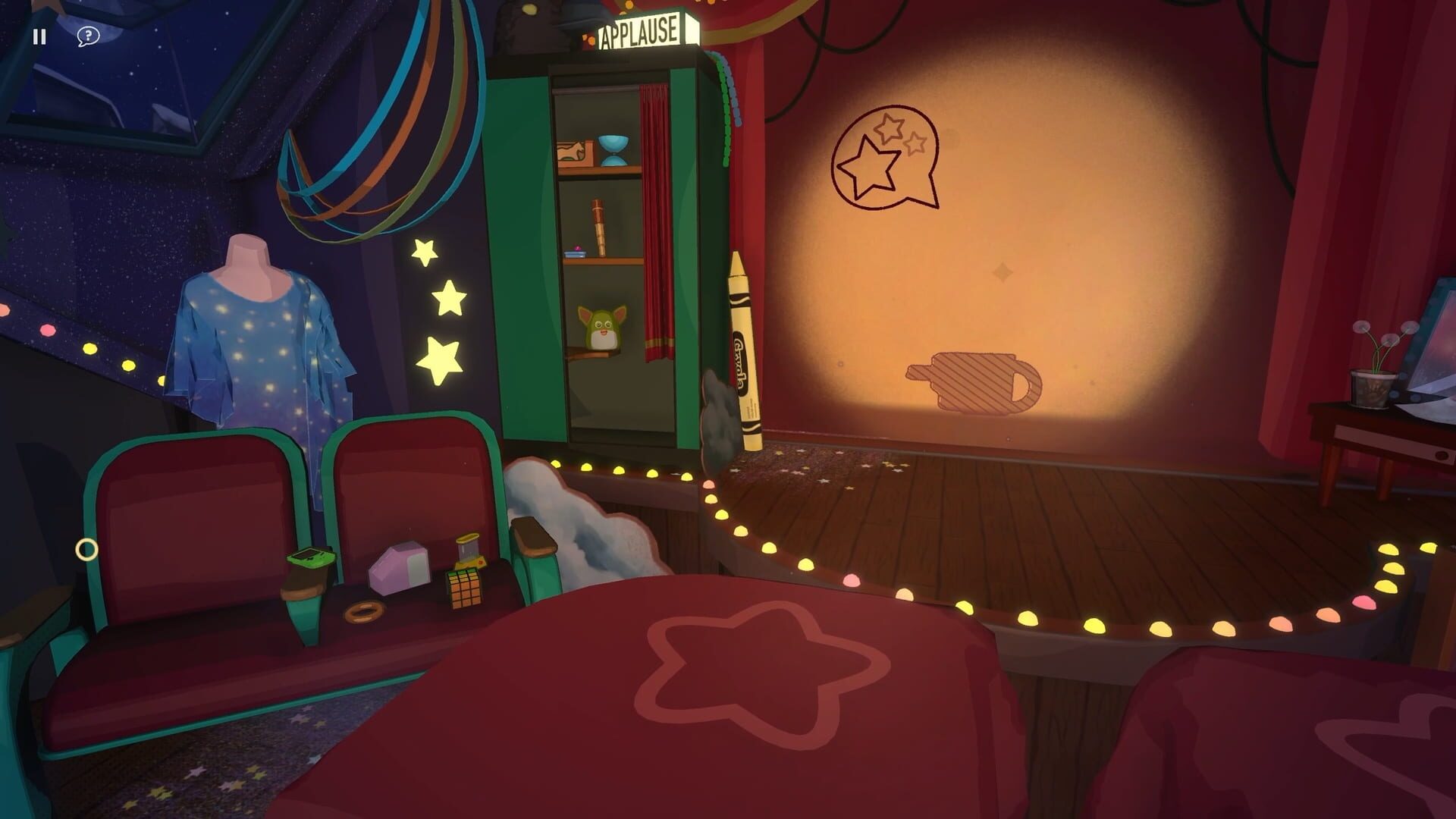Pause the game
The image size is (1456, 819).
point(40,36)
